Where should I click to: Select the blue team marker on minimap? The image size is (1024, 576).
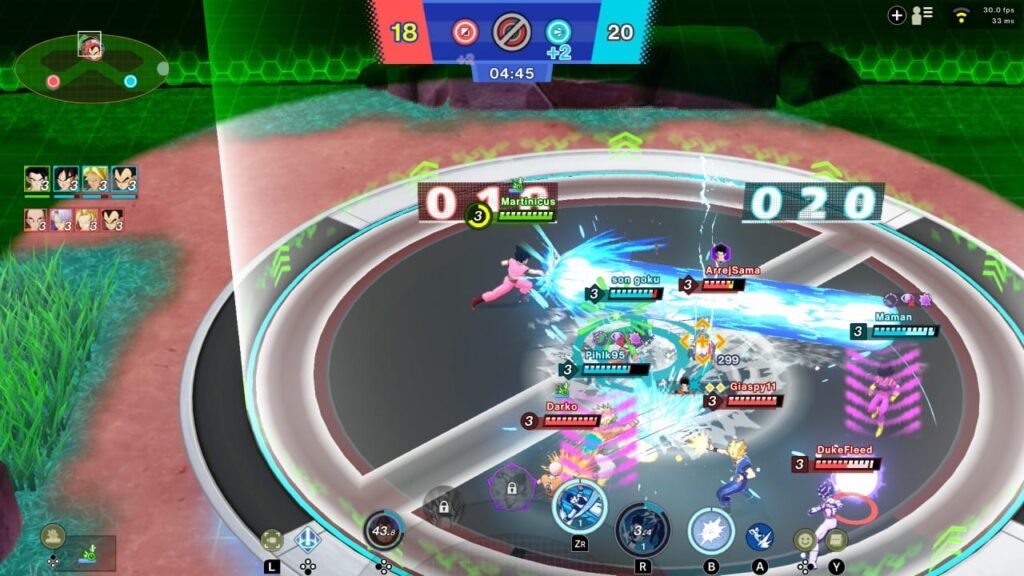pyautogui.click(x=130, y=81)
